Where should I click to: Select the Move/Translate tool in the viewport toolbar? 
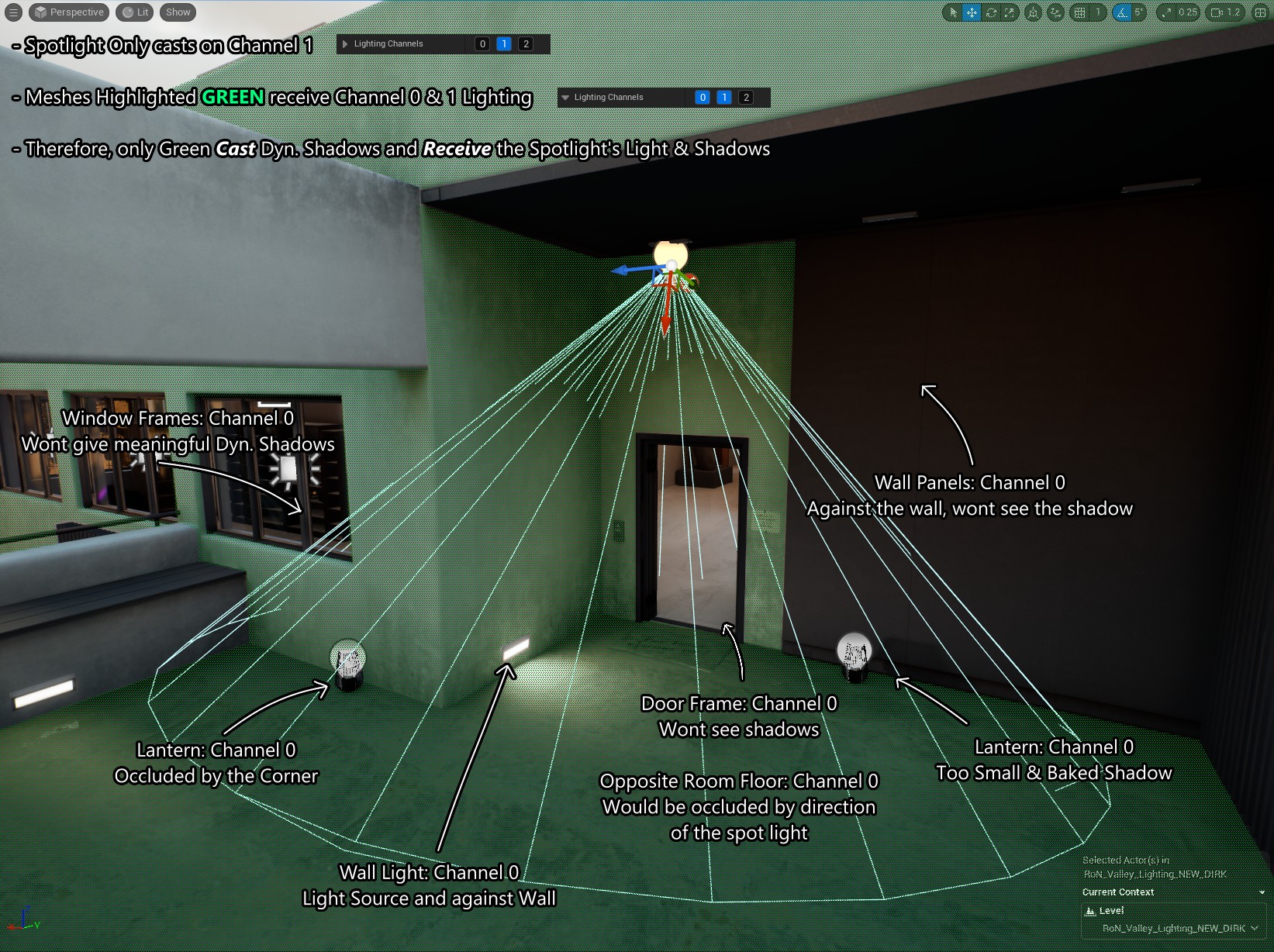tap(972, 12)
